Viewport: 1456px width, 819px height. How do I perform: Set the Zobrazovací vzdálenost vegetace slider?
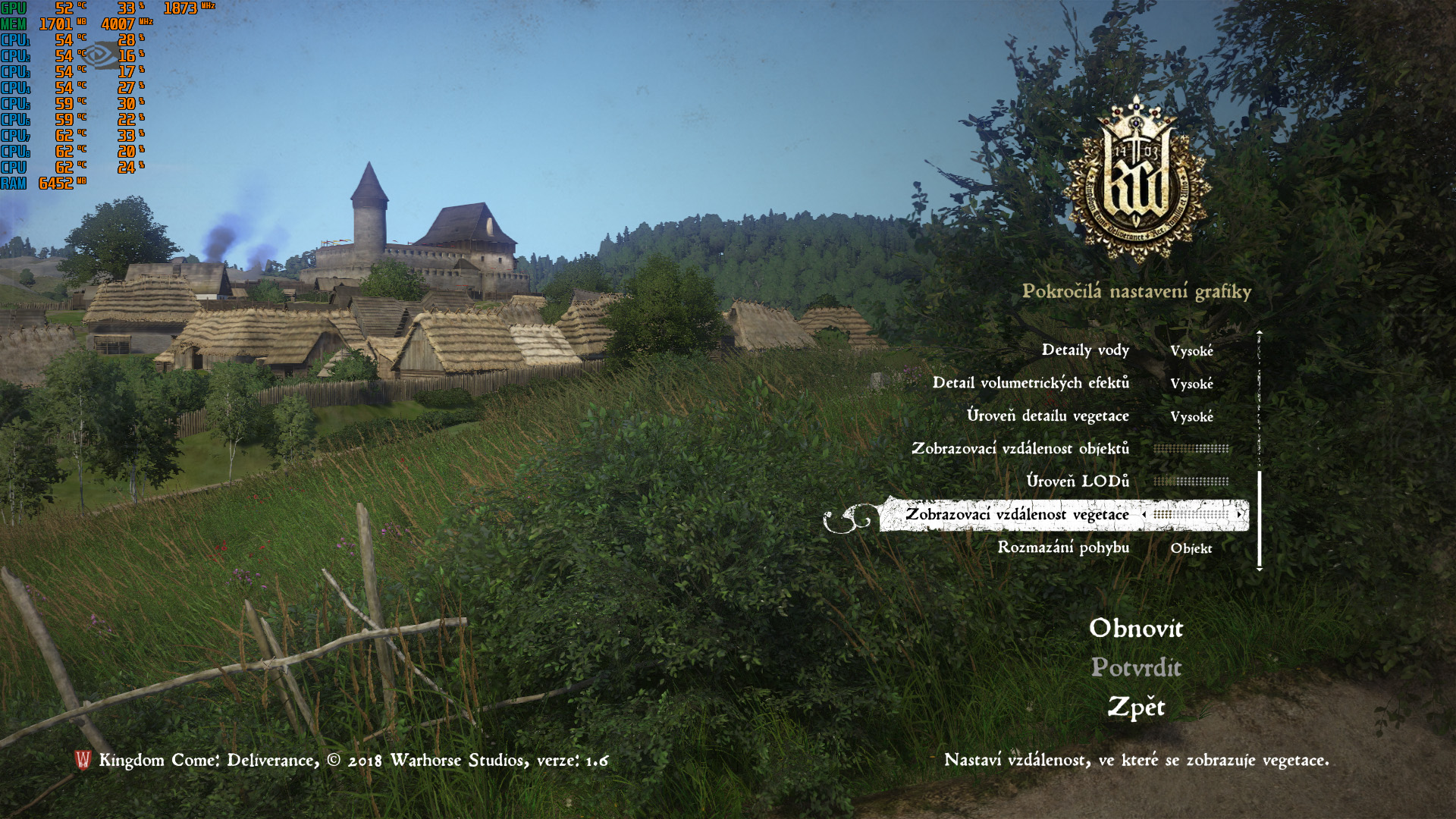pos(1191,515)
